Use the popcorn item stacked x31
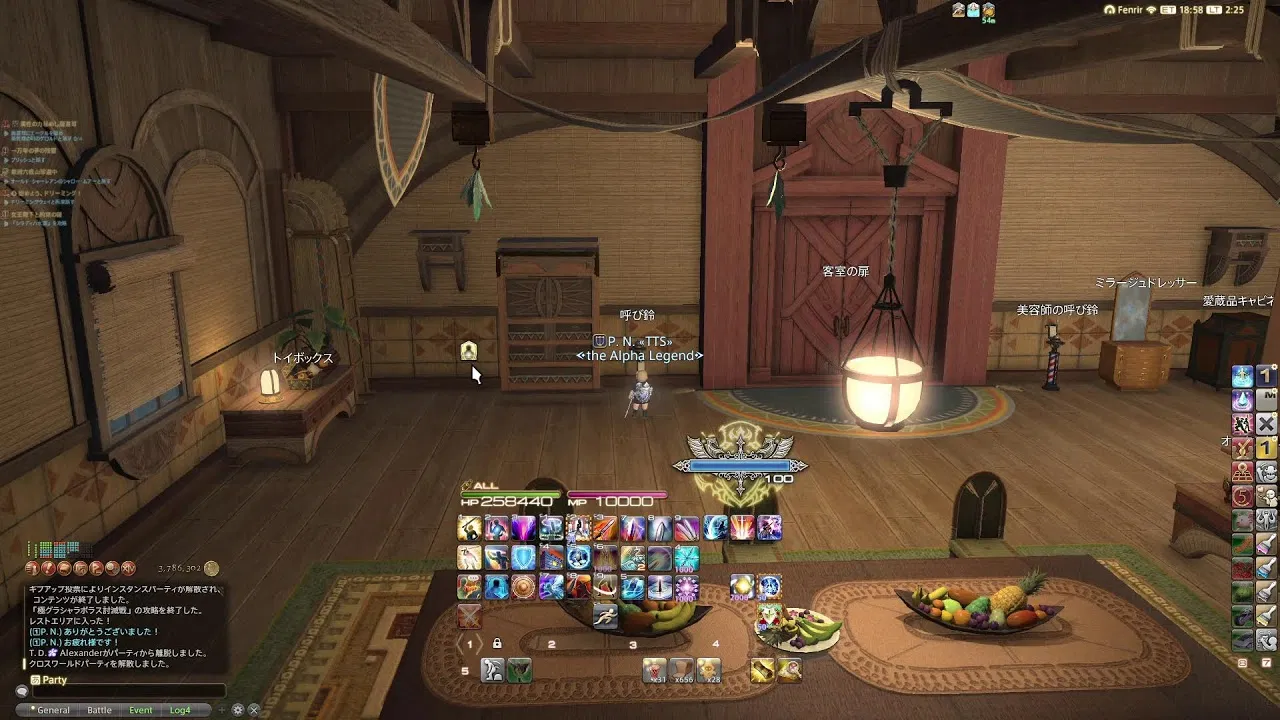 654,670
